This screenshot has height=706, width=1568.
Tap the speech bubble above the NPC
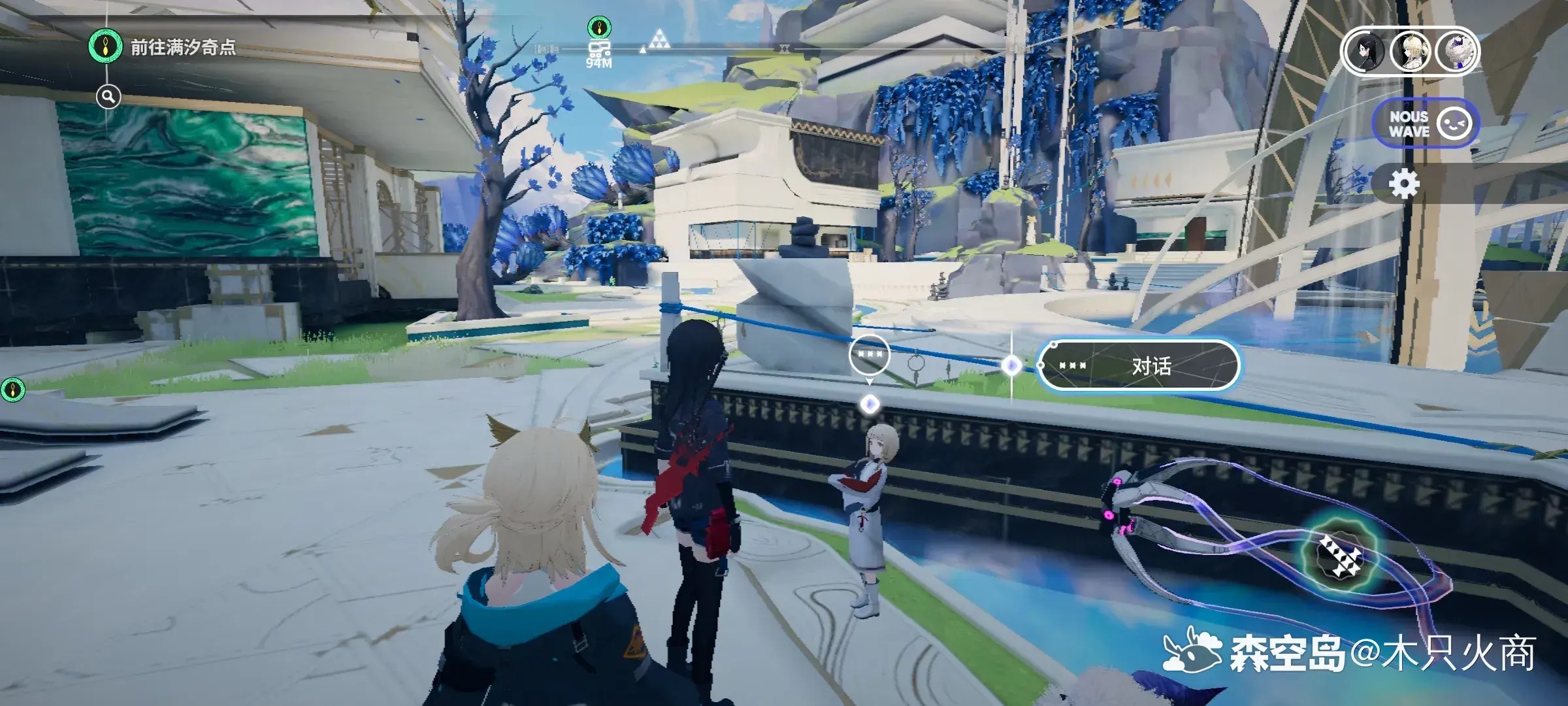click(x=869, y=355)
